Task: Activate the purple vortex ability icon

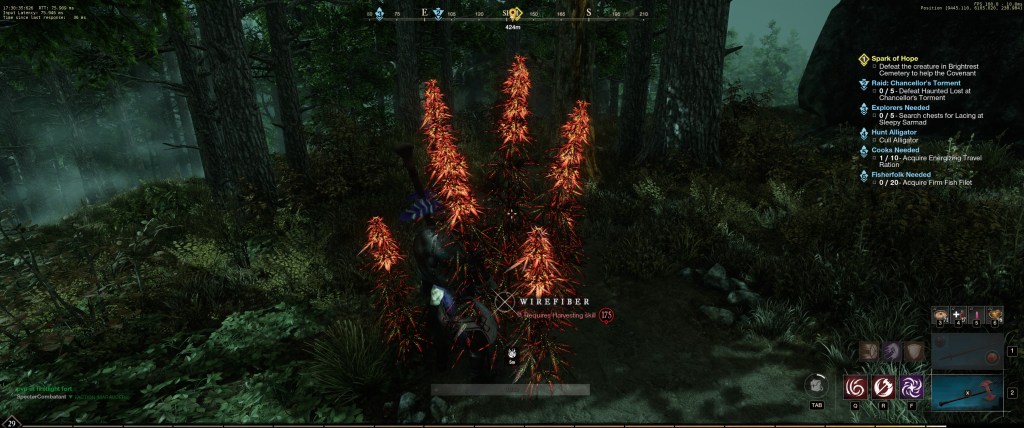Action: 912,386
